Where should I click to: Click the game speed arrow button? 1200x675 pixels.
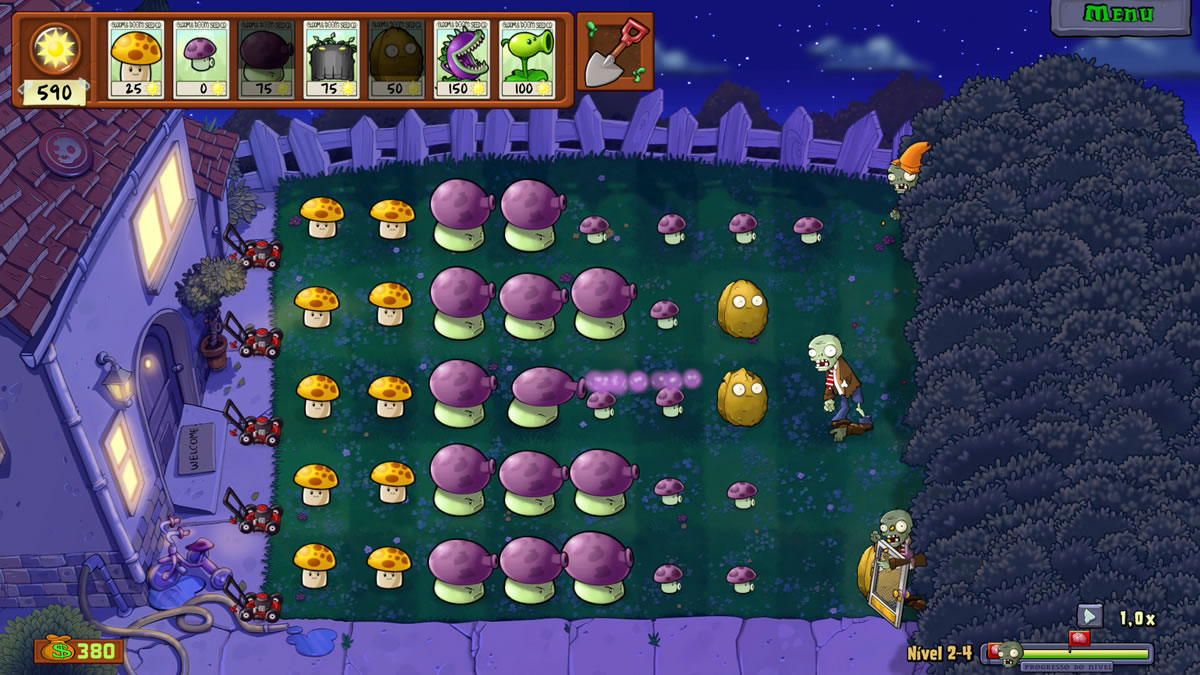tap(1090, 616)
